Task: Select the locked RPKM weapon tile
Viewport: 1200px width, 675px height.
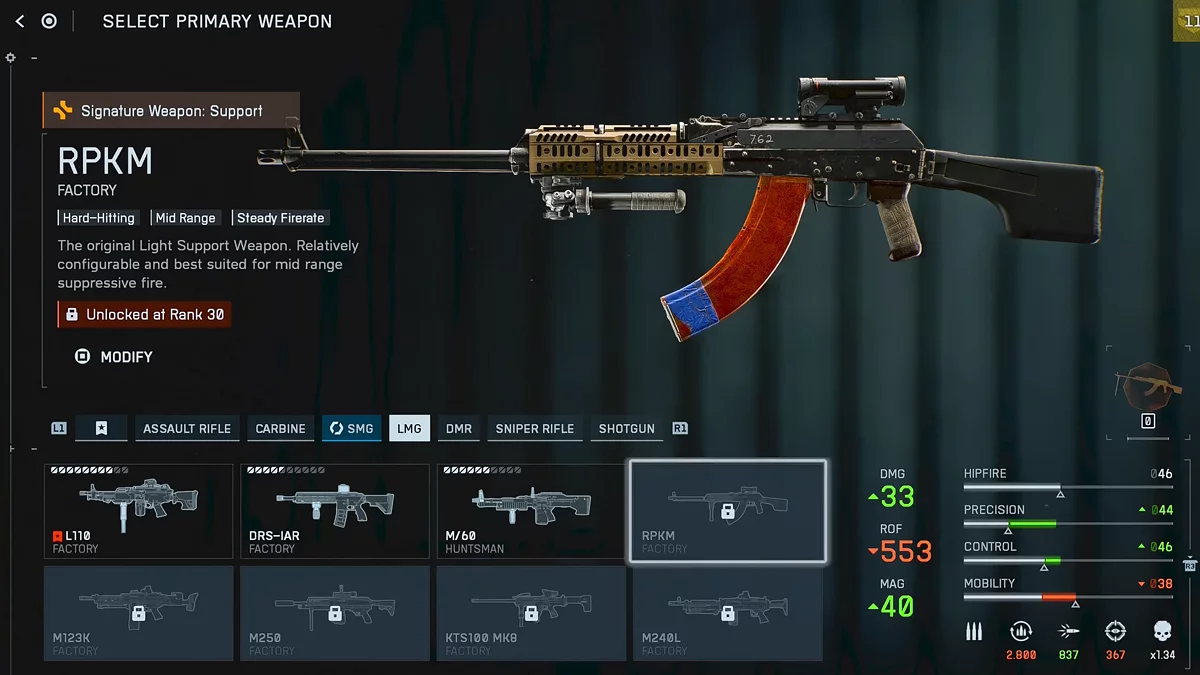Action: click(727, 511)
